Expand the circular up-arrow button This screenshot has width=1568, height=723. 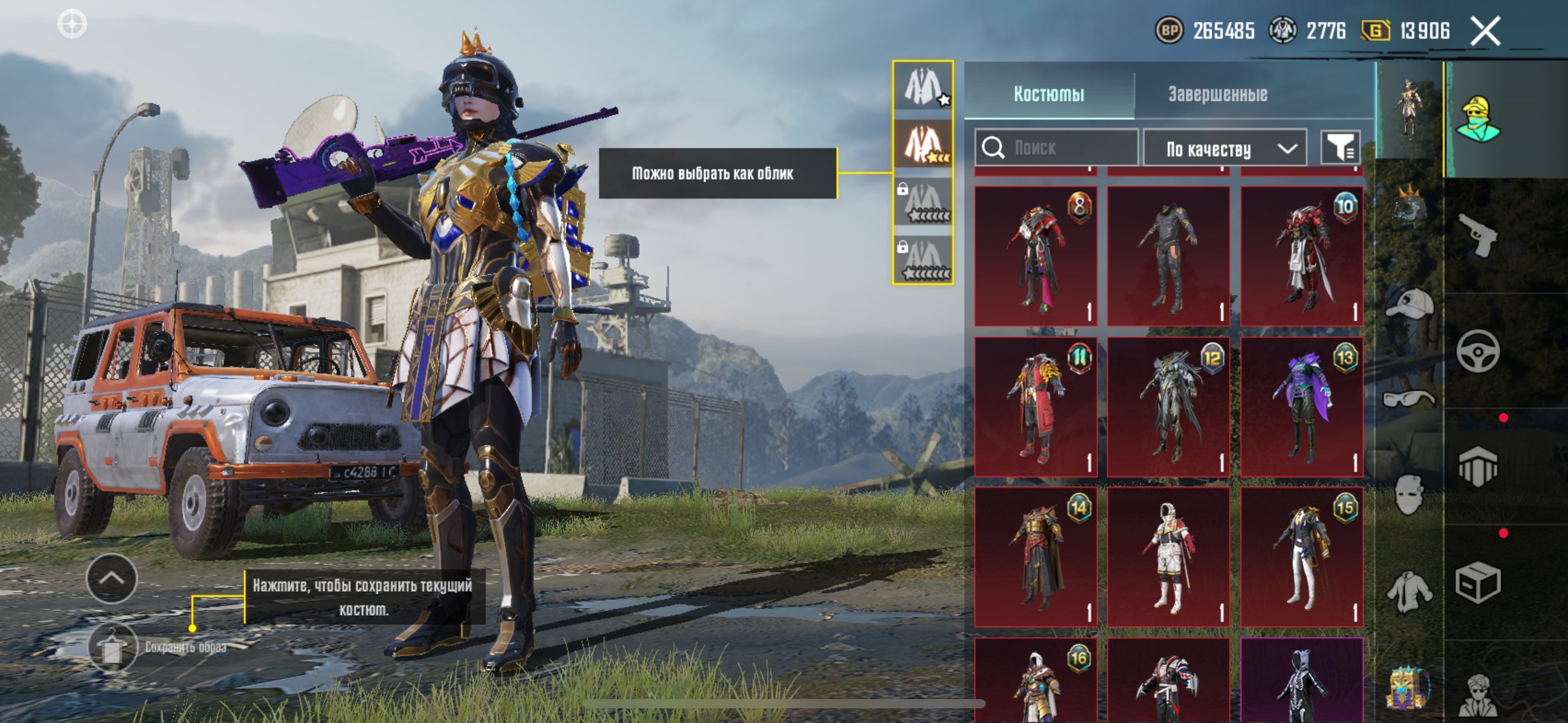(x=112, y=578)
